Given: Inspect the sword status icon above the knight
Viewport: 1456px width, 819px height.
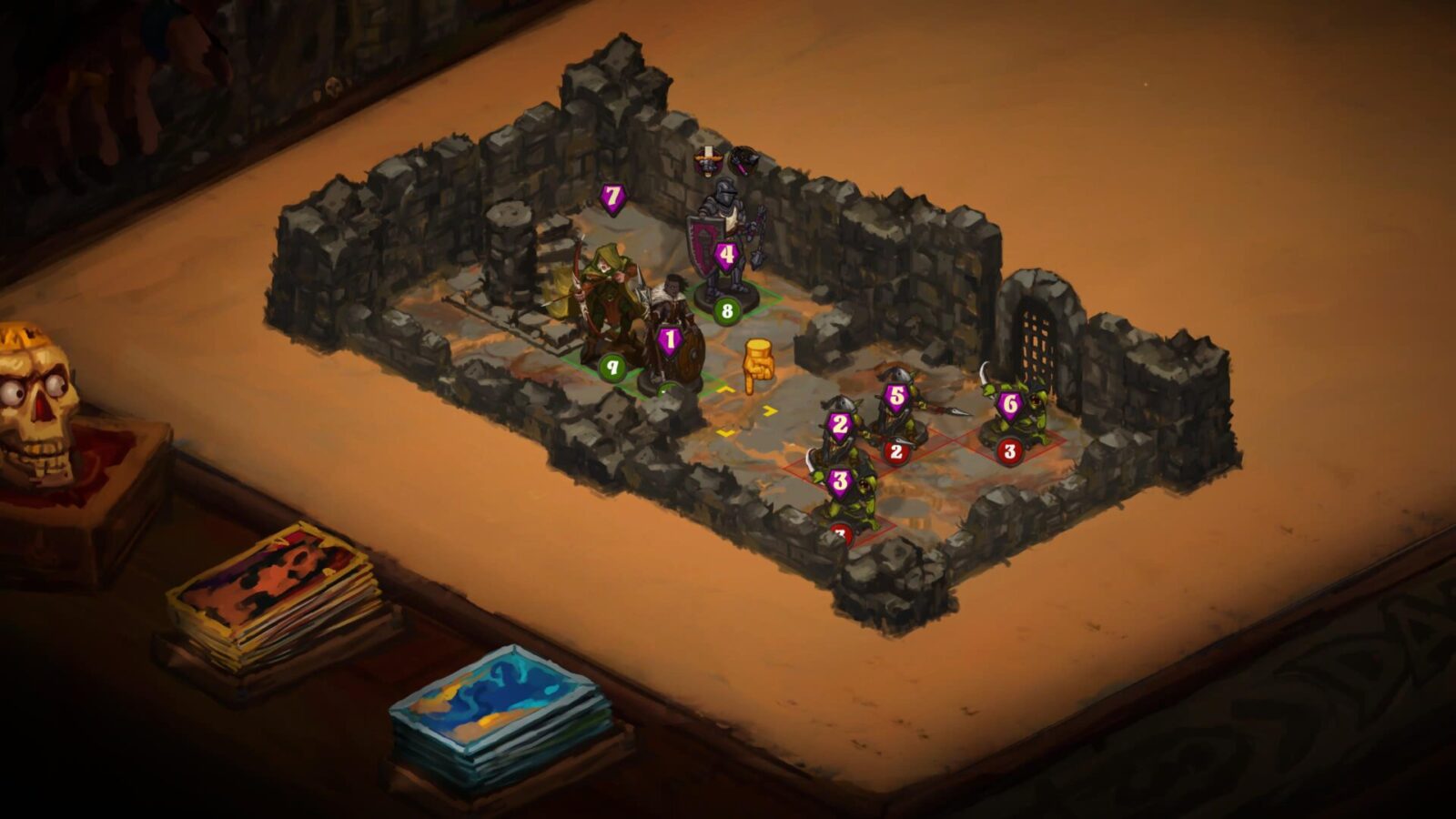Looking at the screenshot, I should (x=707, y=163).
